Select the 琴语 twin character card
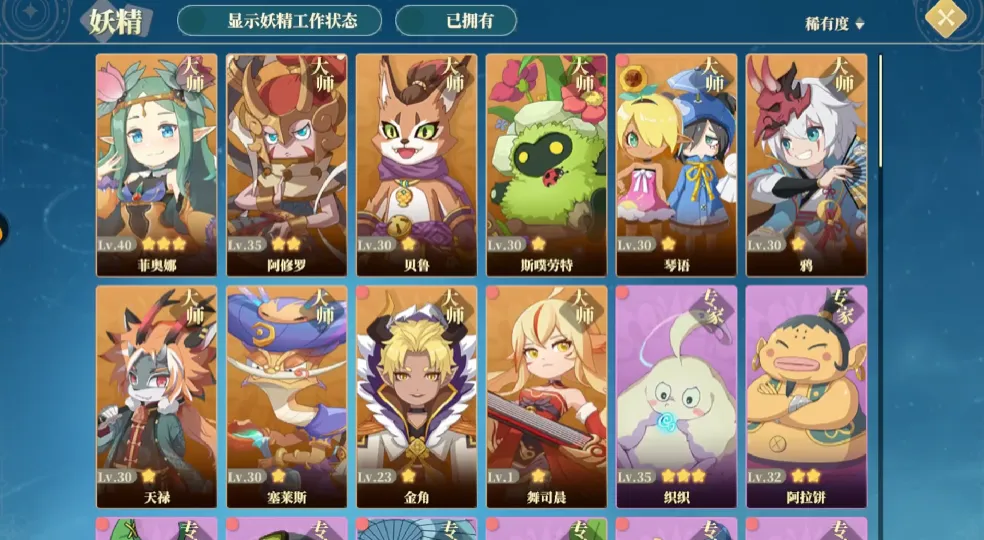This screenshot has height=540, width=984. click(x=676, y=165)
